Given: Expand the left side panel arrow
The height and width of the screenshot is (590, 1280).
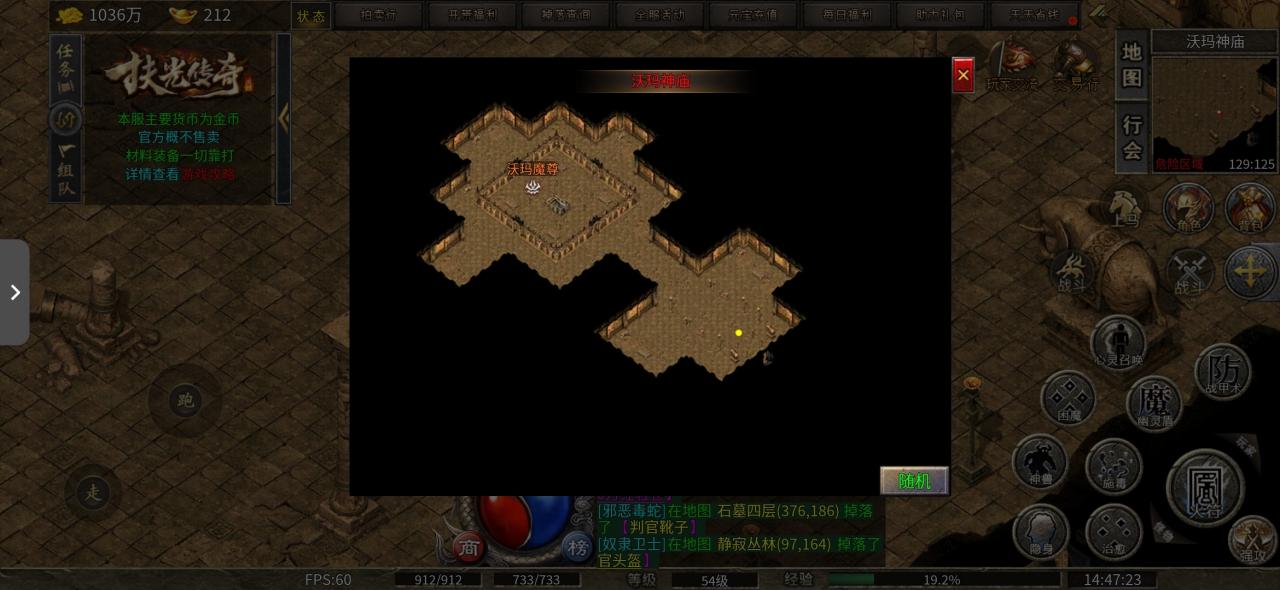Looking at the screenshot, I should pos(15,292).
